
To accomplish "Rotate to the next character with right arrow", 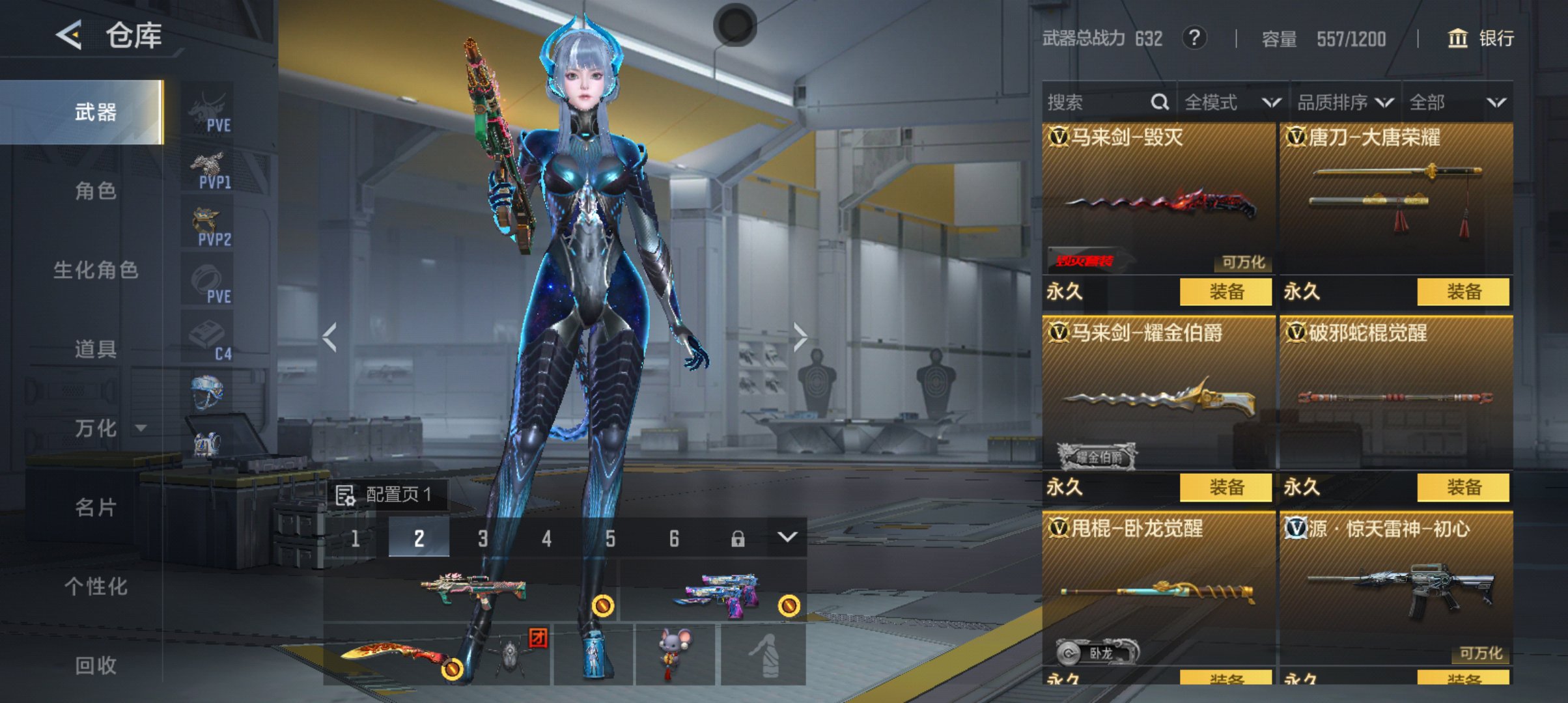I will 800,337.
